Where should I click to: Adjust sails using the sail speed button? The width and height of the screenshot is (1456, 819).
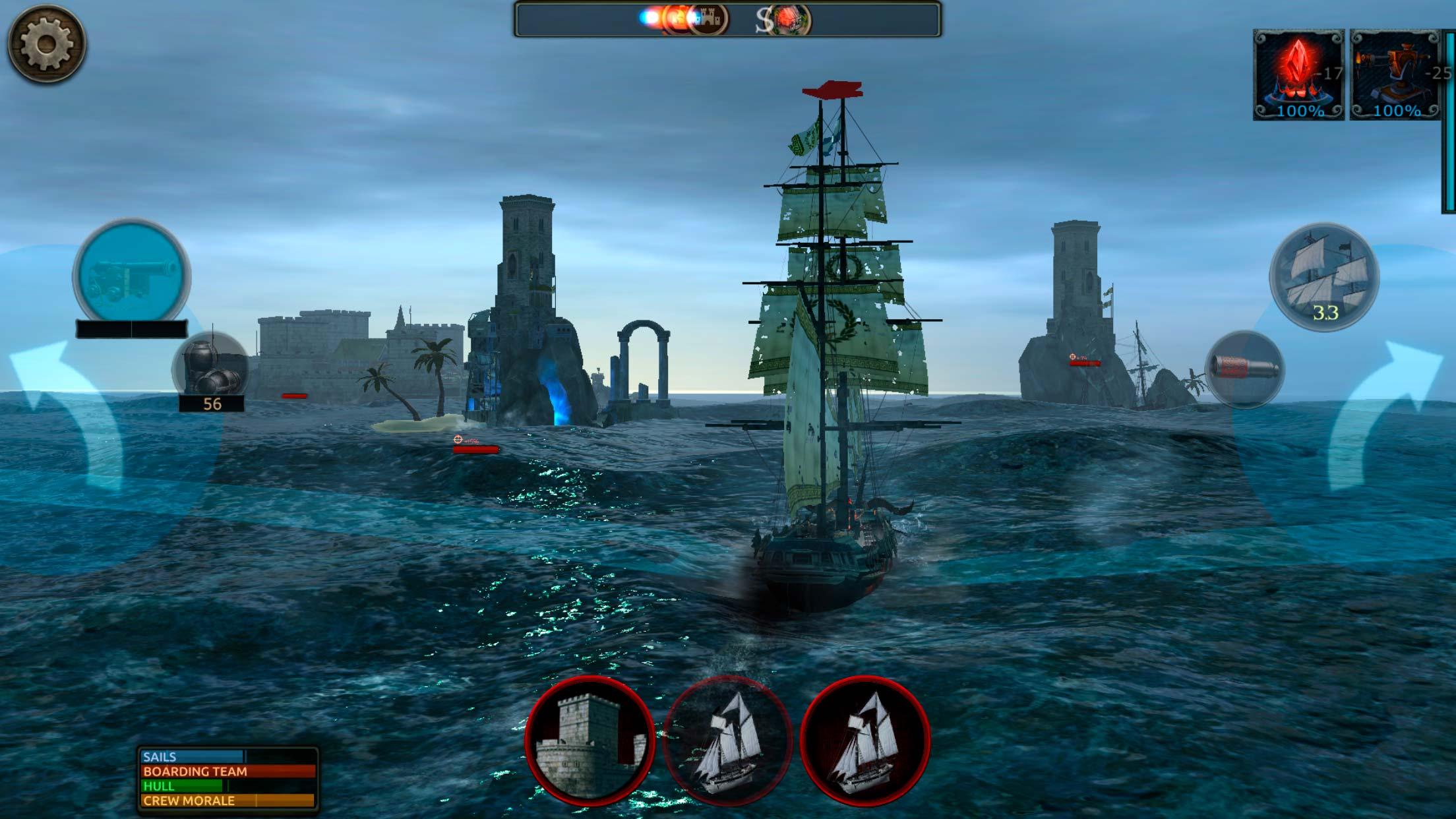click(x=1324, y=277)
